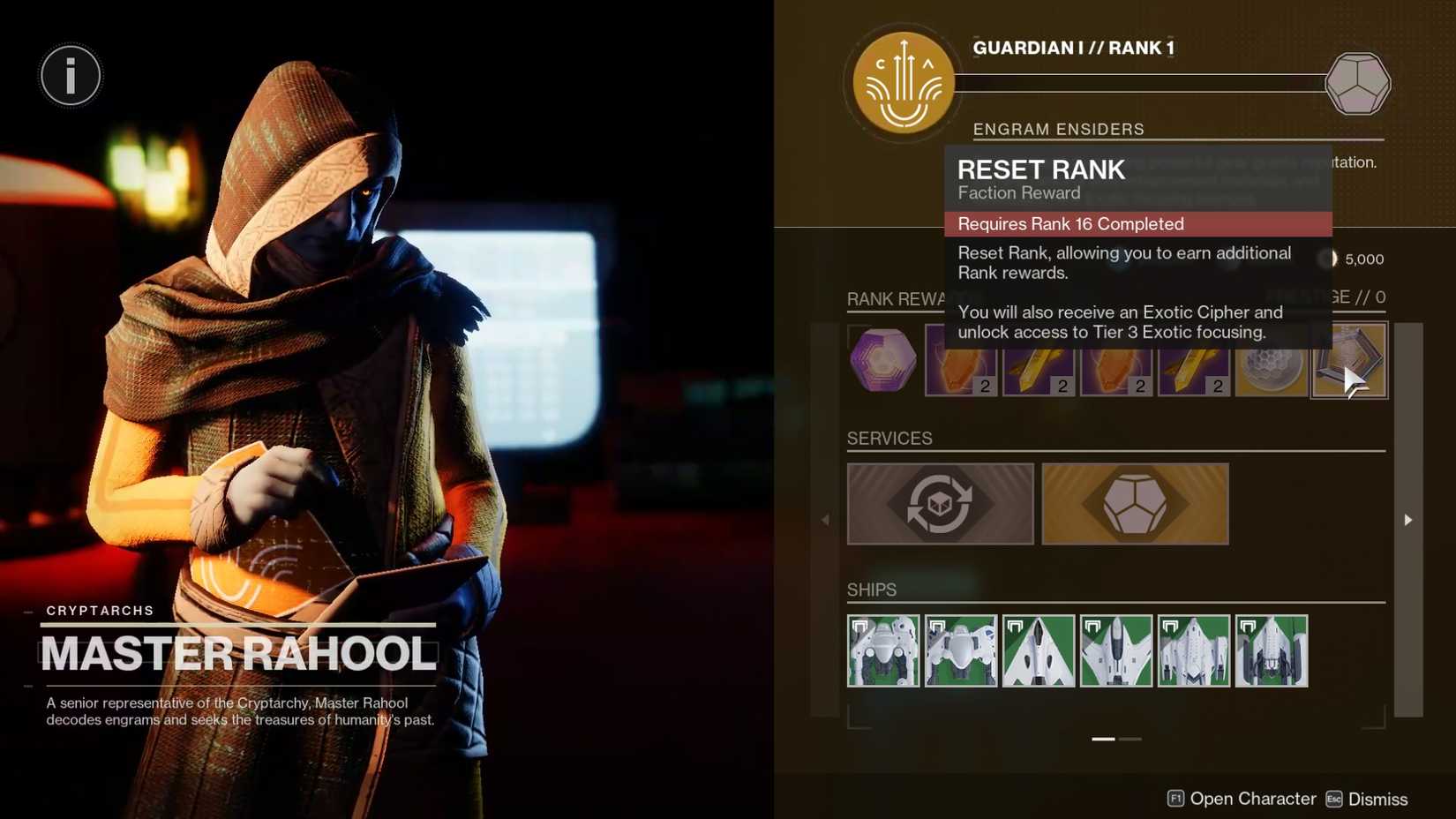Select the first x2 weapon rank reward

click(960, 360)
